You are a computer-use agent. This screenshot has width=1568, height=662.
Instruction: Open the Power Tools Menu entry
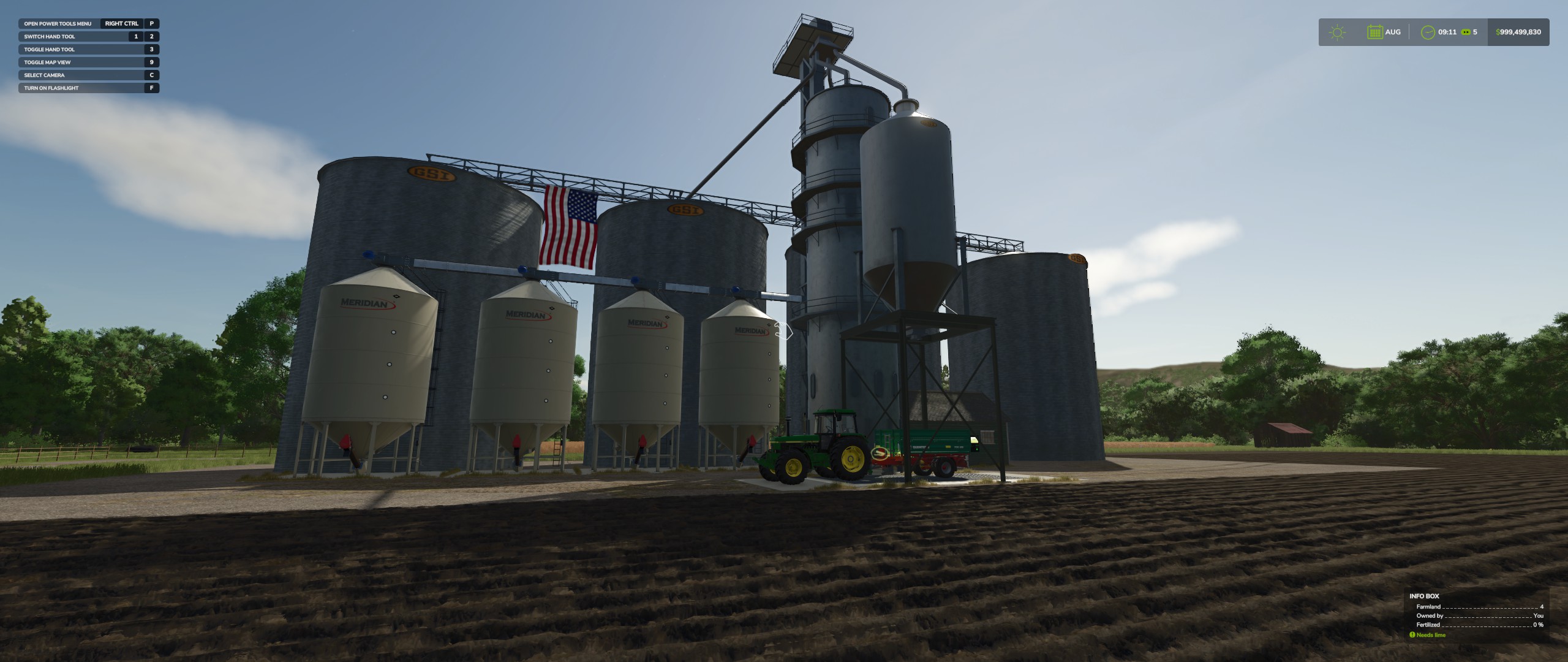[58, 23]
